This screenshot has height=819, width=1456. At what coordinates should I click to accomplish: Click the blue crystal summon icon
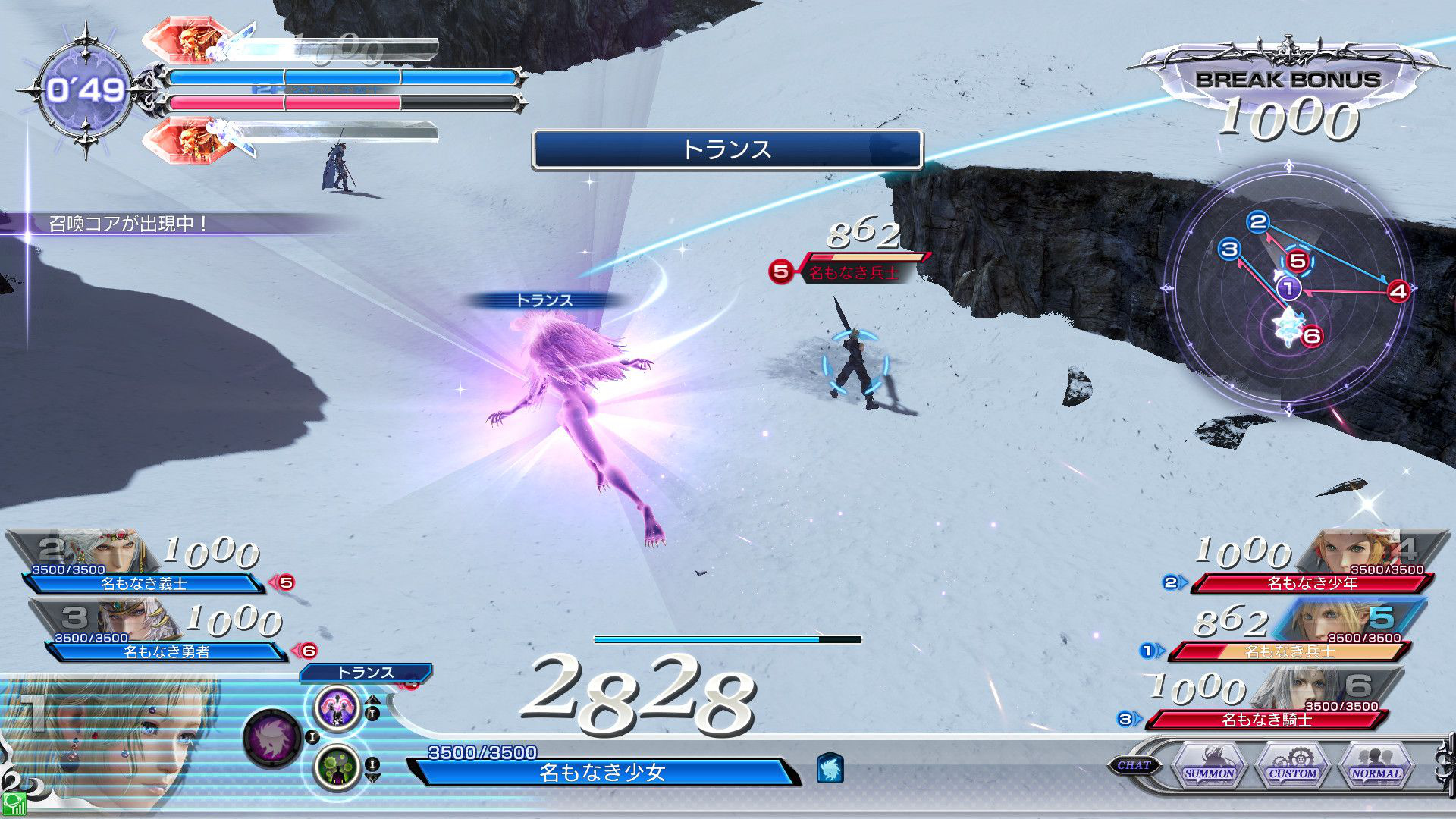point(830,767)
